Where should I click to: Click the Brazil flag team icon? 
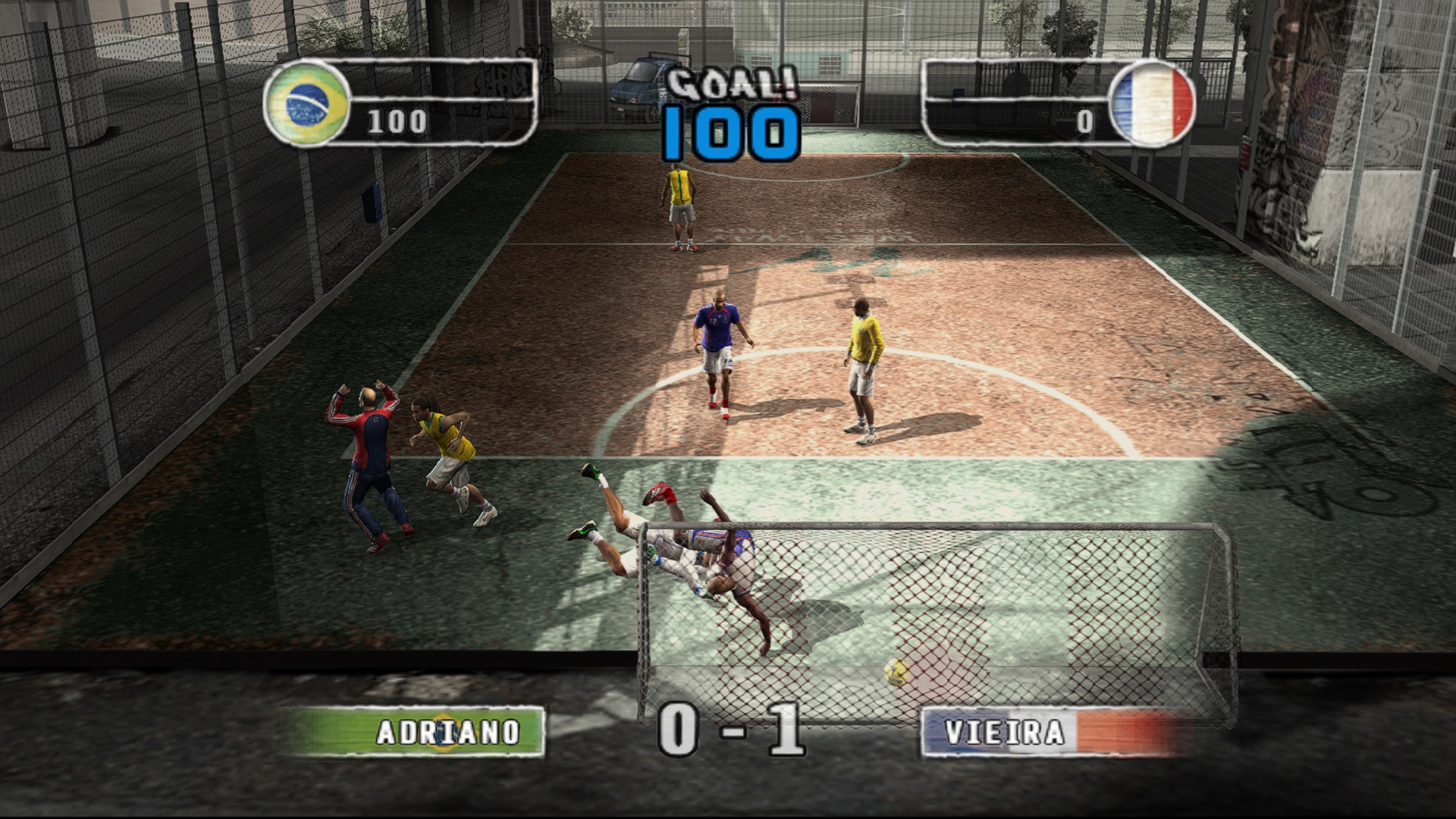pyautogui.click(x=306, y=103)
